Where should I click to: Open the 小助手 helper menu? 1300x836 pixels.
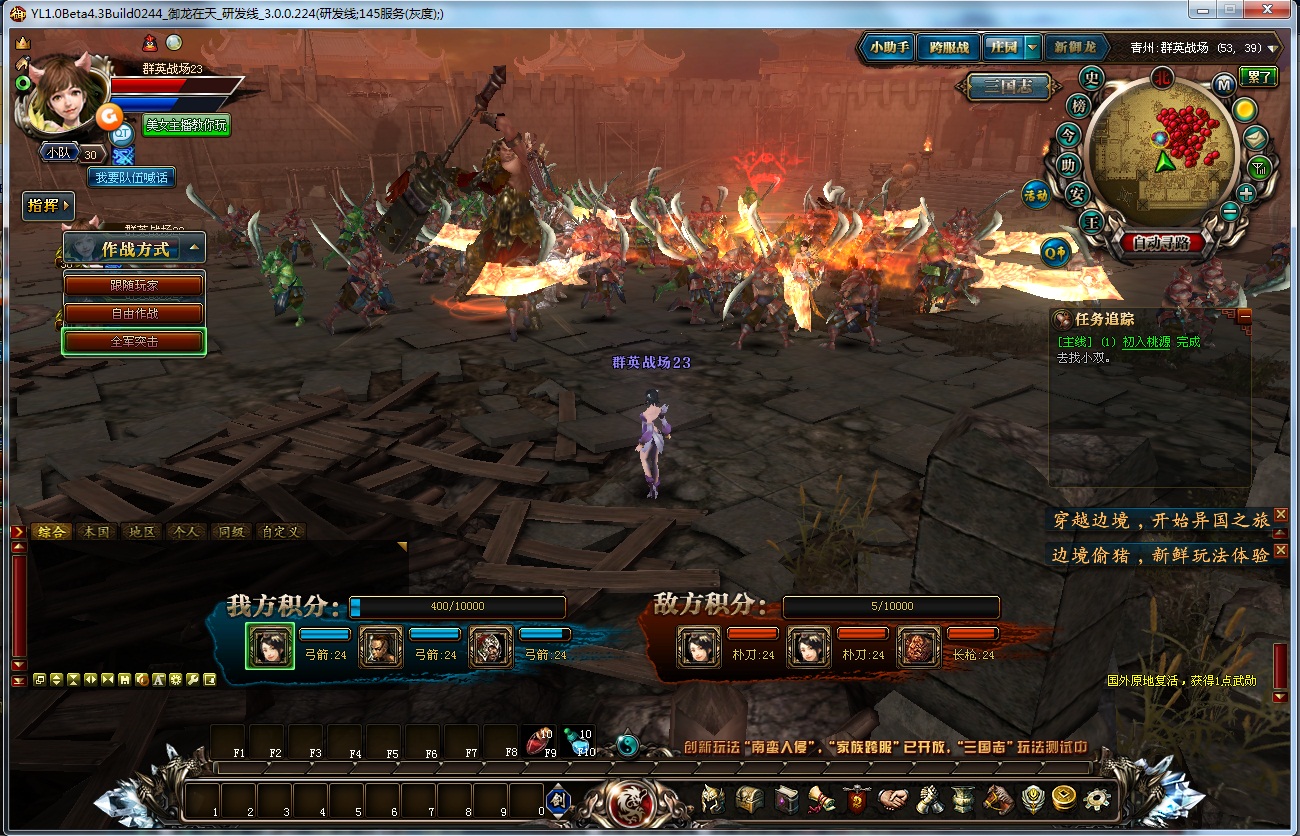889,47
